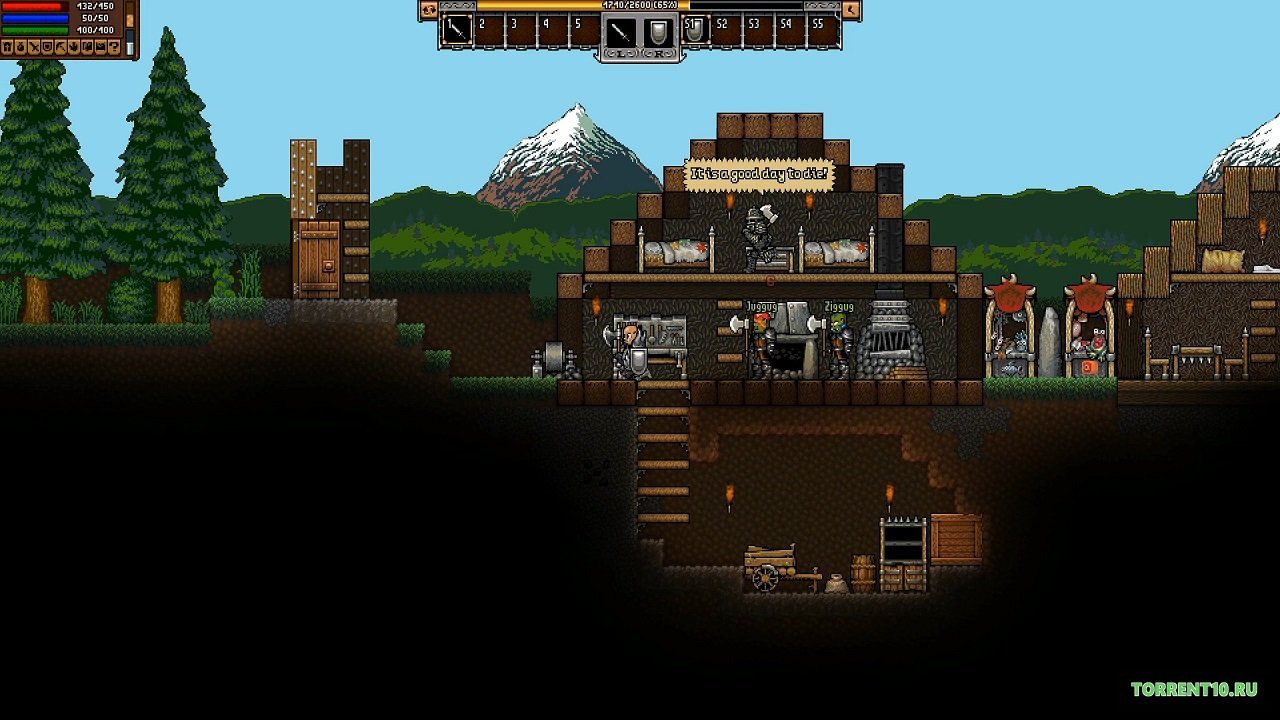Click the crown menu icon
This screenshot has width=1280, height=720.
click(x=101, y=47)
